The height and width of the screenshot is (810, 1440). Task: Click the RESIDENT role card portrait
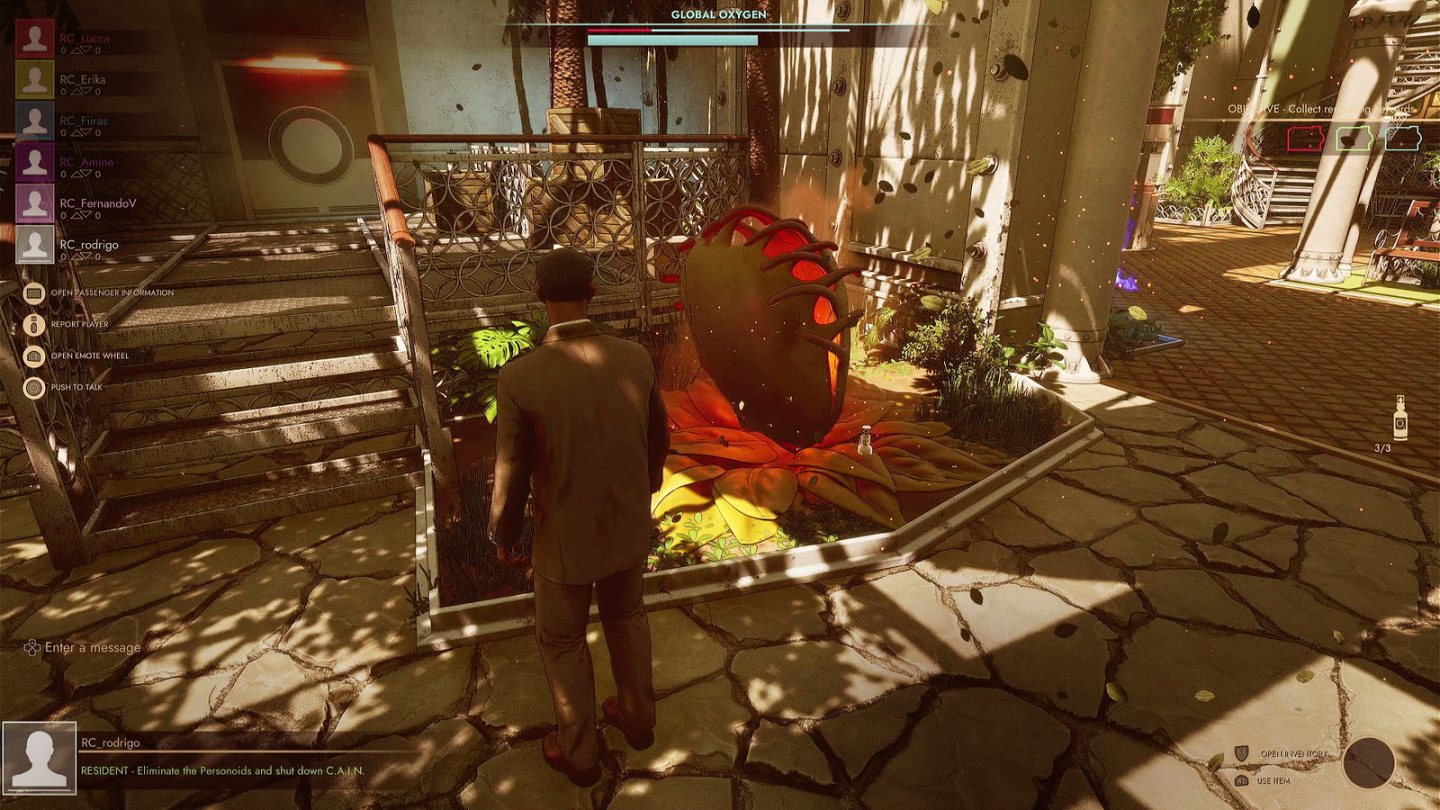tap(40, 758)
